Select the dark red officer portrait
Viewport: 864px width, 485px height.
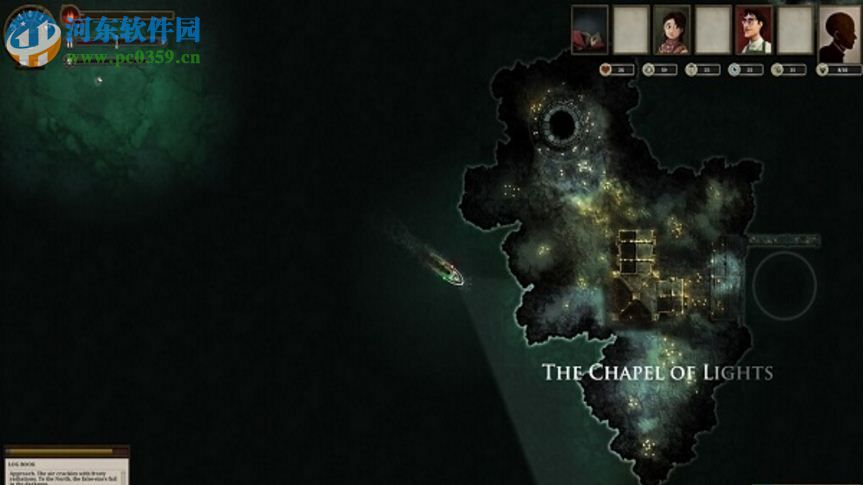590,30
